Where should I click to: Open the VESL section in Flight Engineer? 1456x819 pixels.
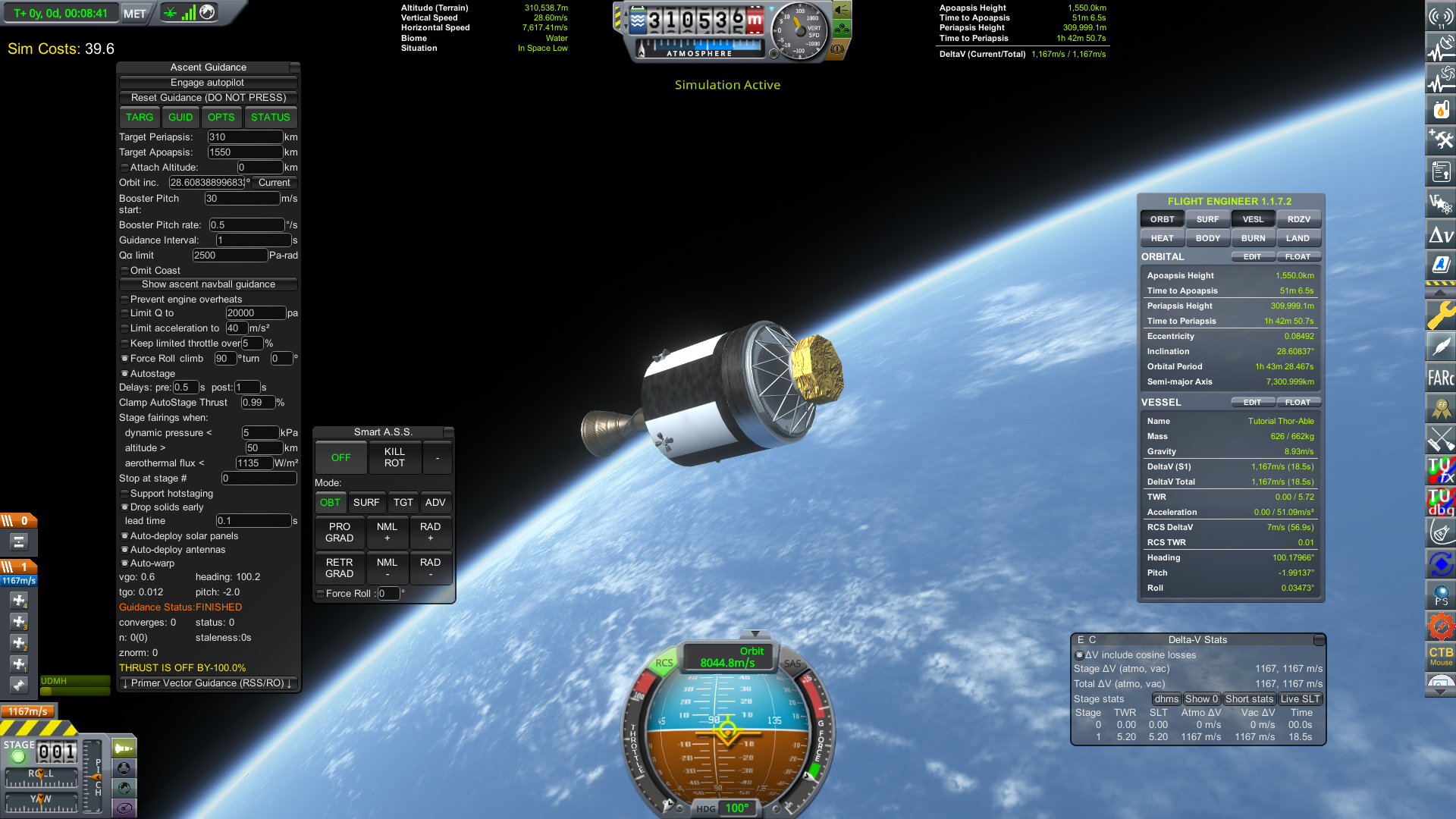[x=1253, y=219]
